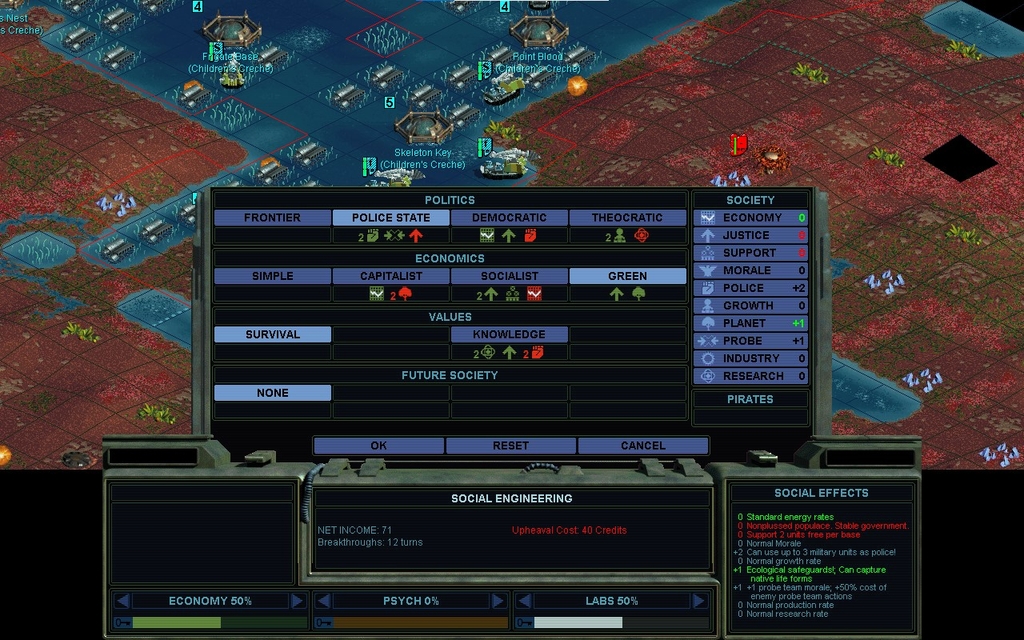The width and height of the screenshot is (1024, 640).
Task: Decrease Economy allocation with left arrow
Action: point(122,601)
